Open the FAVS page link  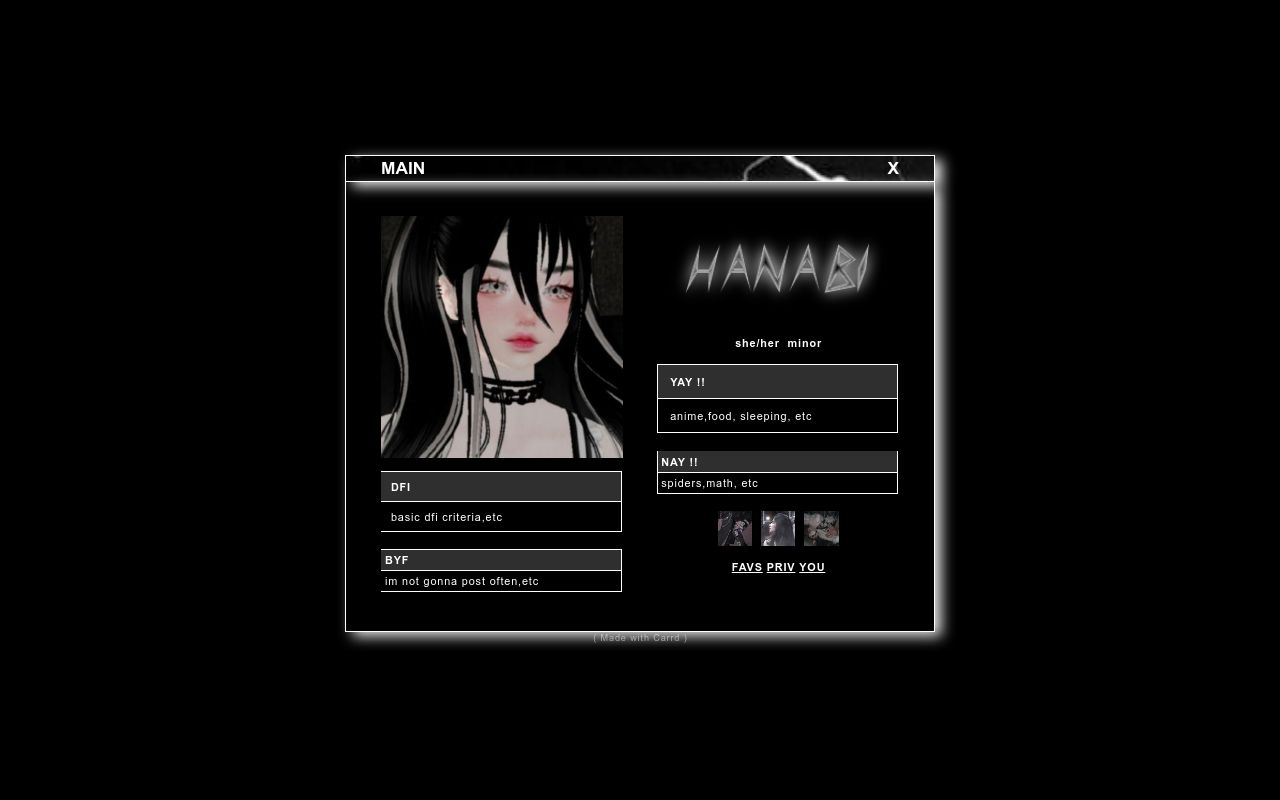coord(746,567)
